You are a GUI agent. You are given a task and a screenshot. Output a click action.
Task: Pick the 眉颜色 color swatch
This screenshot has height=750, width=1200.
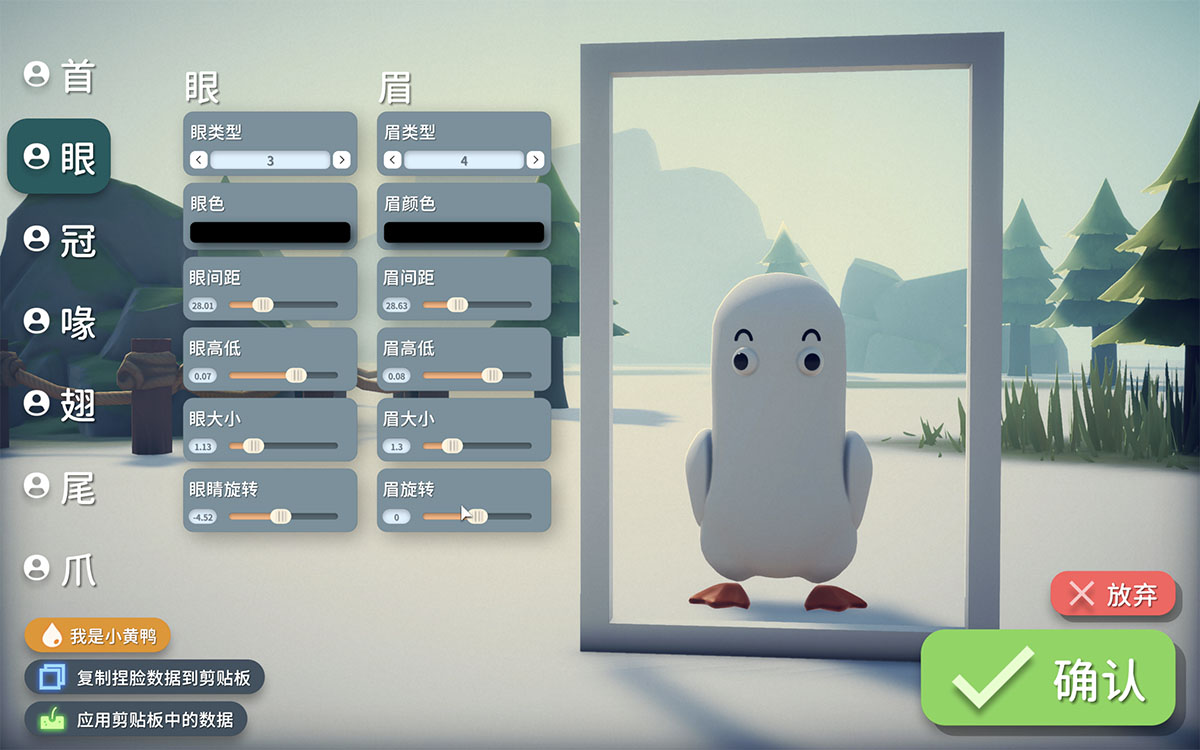tap(464, 232)
